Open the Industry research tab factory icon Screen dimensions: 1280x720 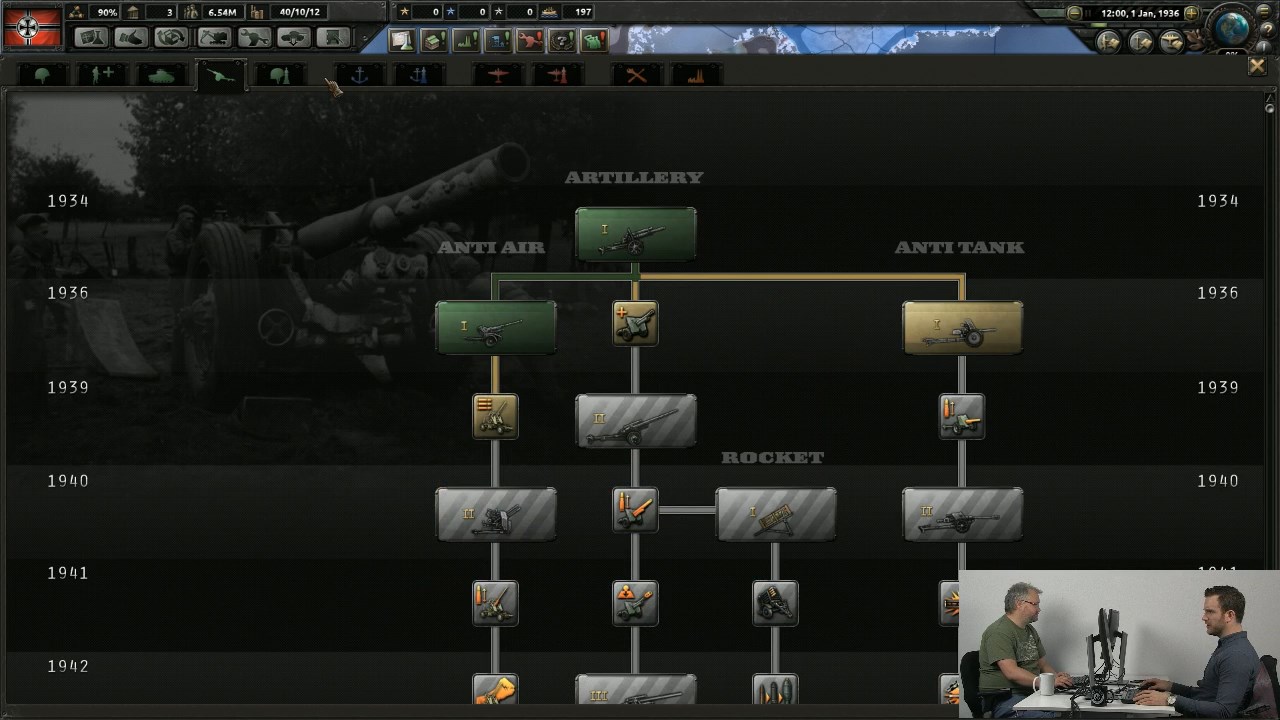tap(697, 73)
